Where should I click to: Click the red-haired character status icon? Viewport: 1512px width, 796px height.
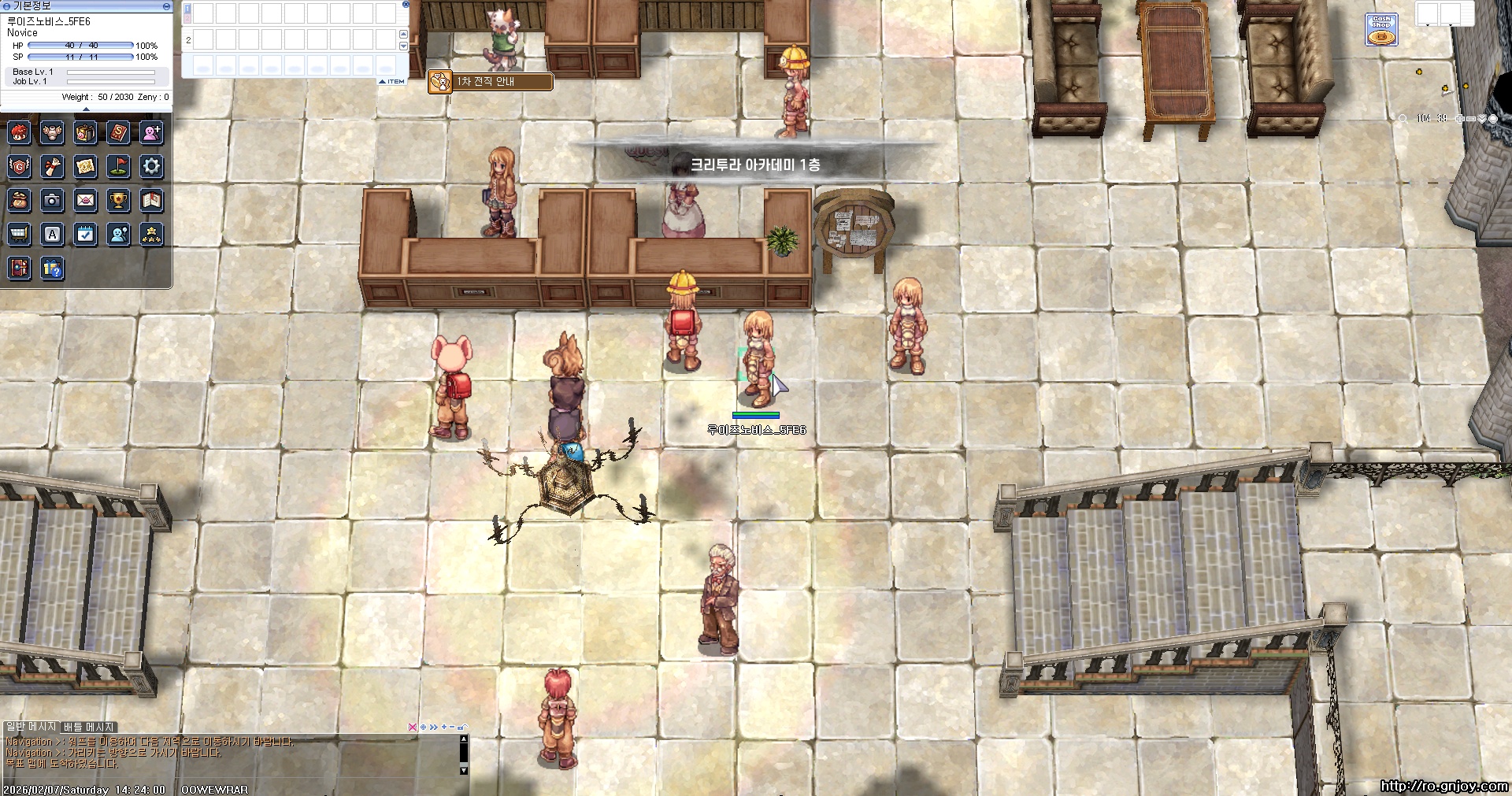coord(20,132)
